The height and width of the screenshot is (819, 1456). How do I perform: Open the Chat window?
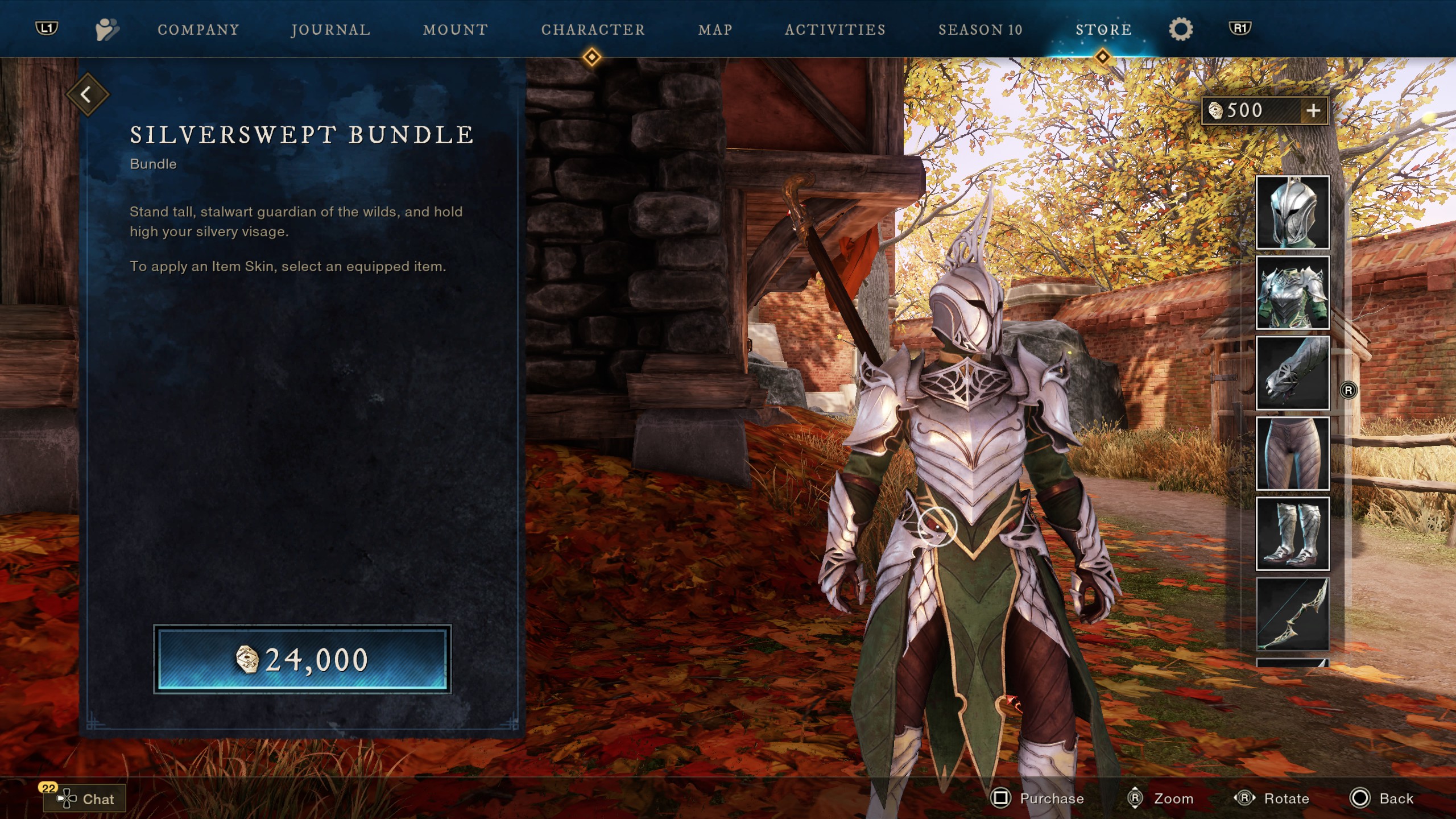point(84,799)
